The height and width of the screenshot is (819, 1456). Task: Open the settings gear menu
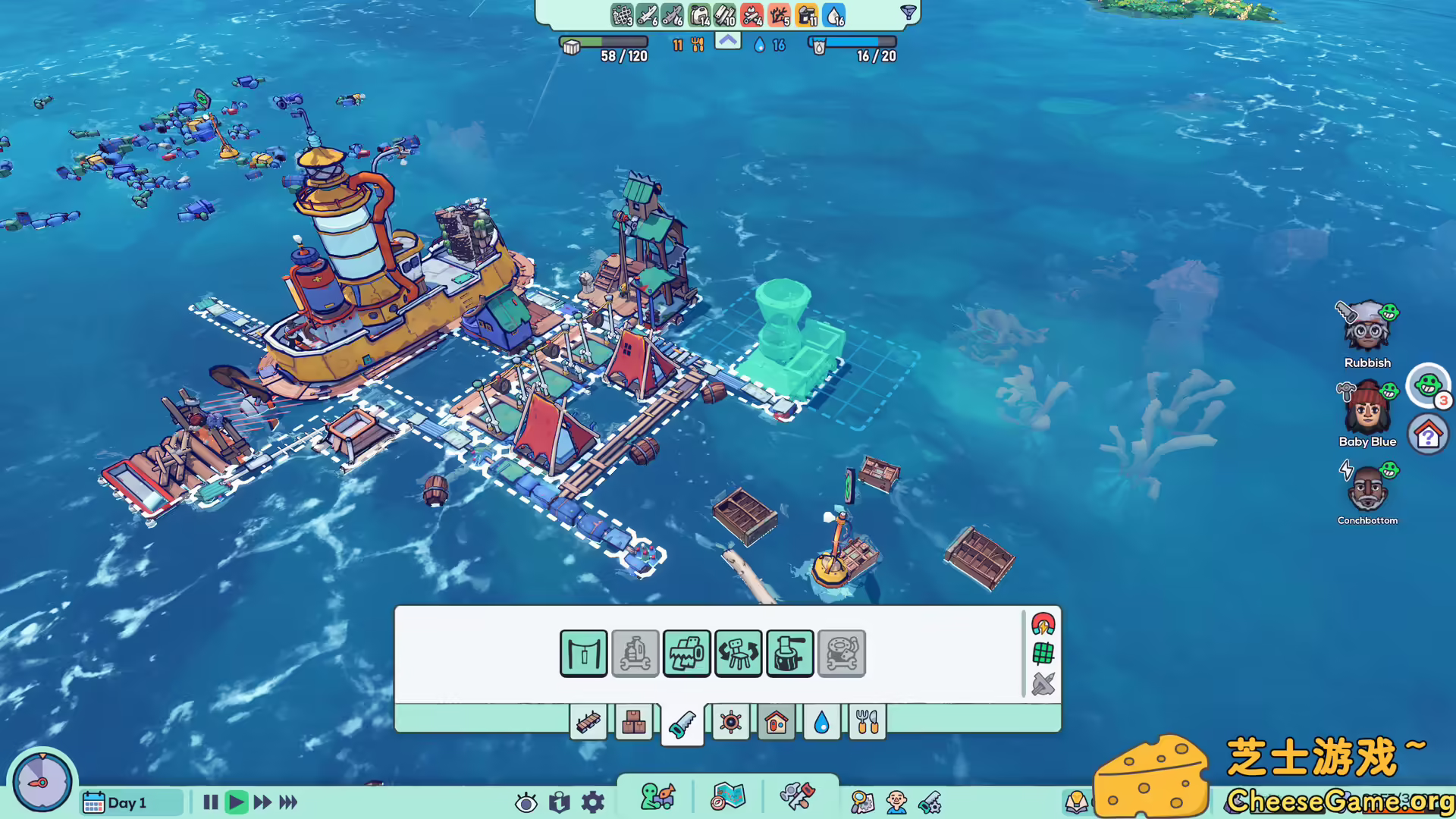(x=592, y=802)
